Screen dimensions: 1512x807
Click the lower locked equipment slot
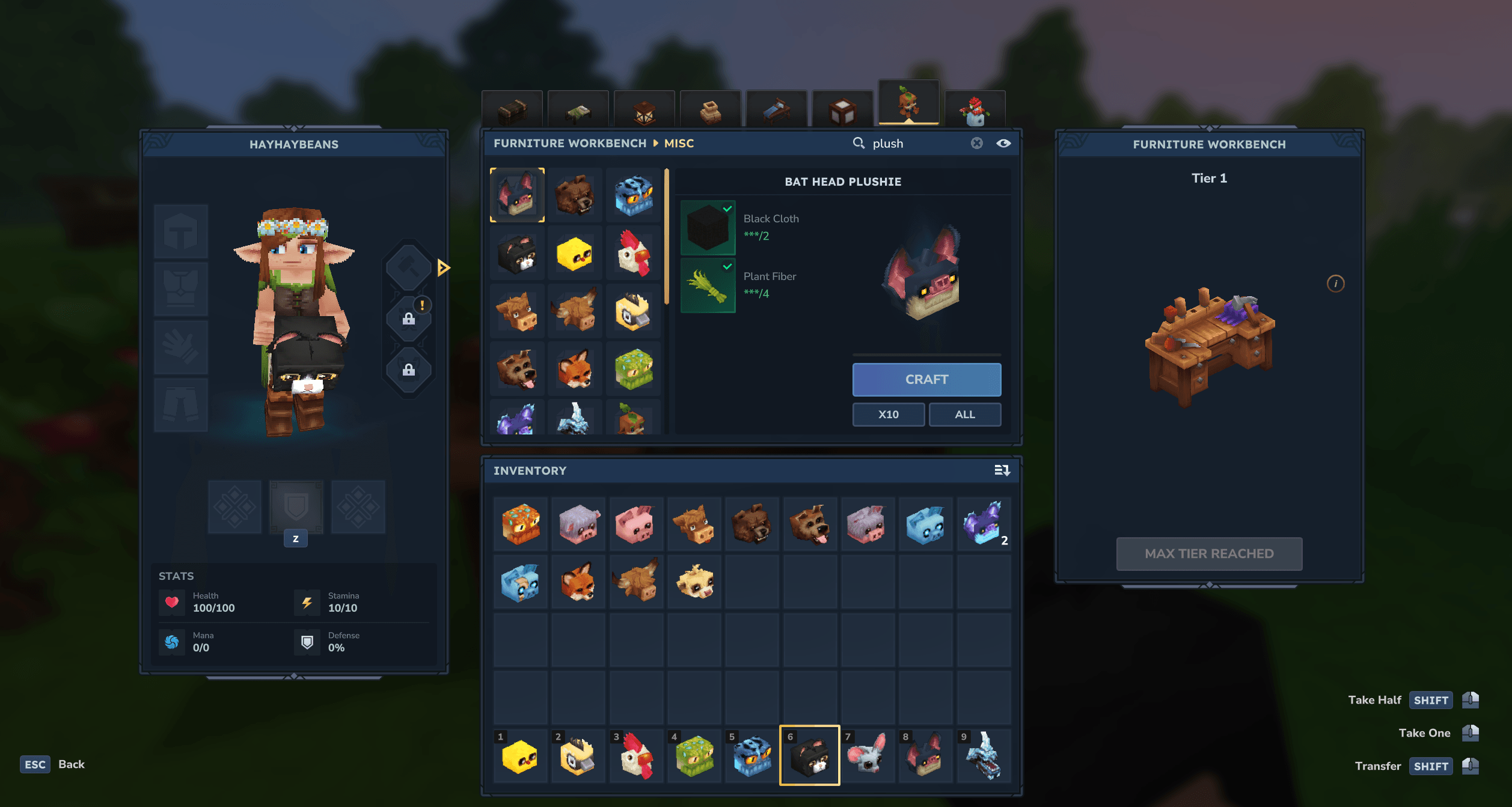coord(409,371)
